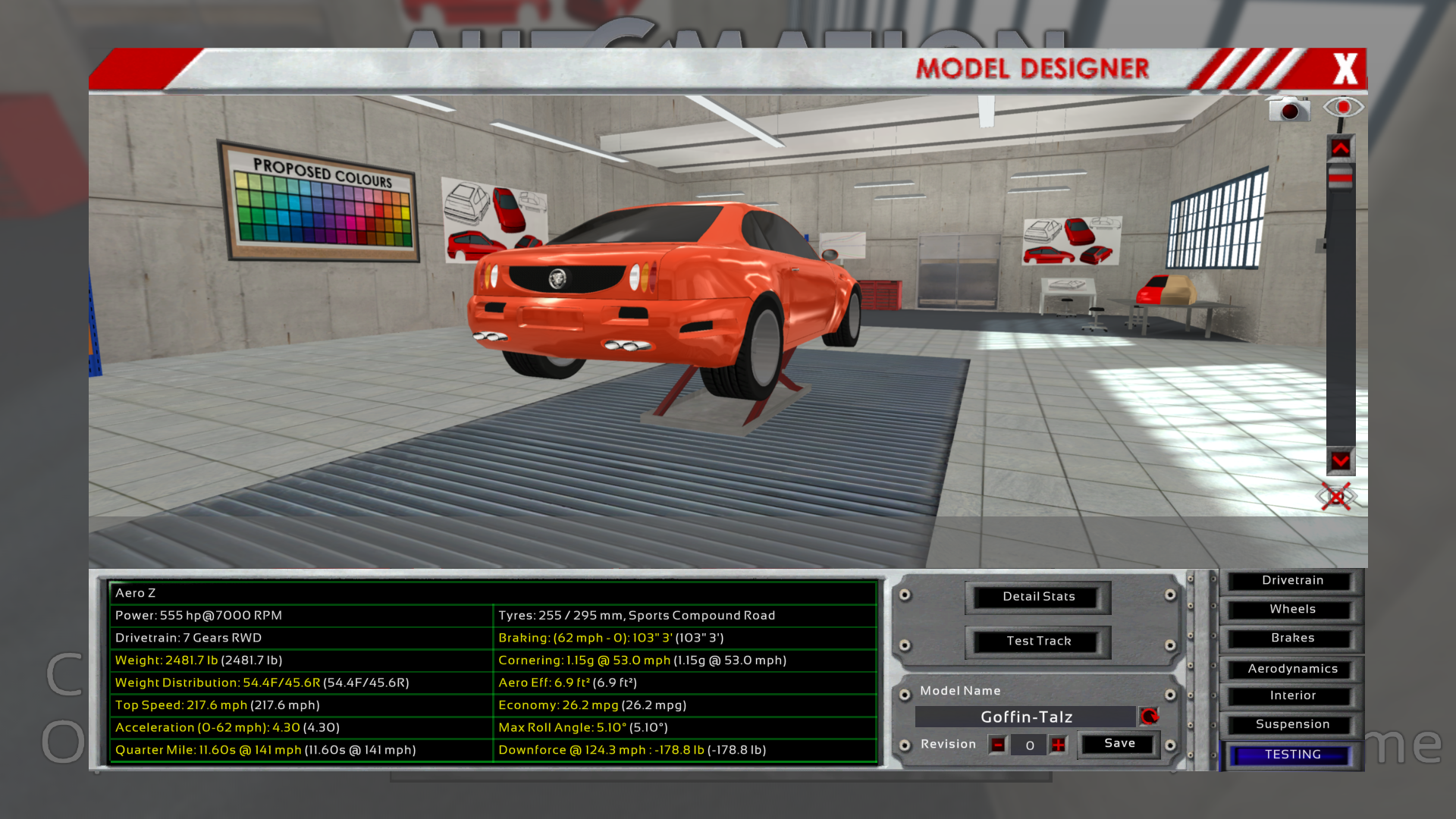Decrease the revision number

coord(998,745)
